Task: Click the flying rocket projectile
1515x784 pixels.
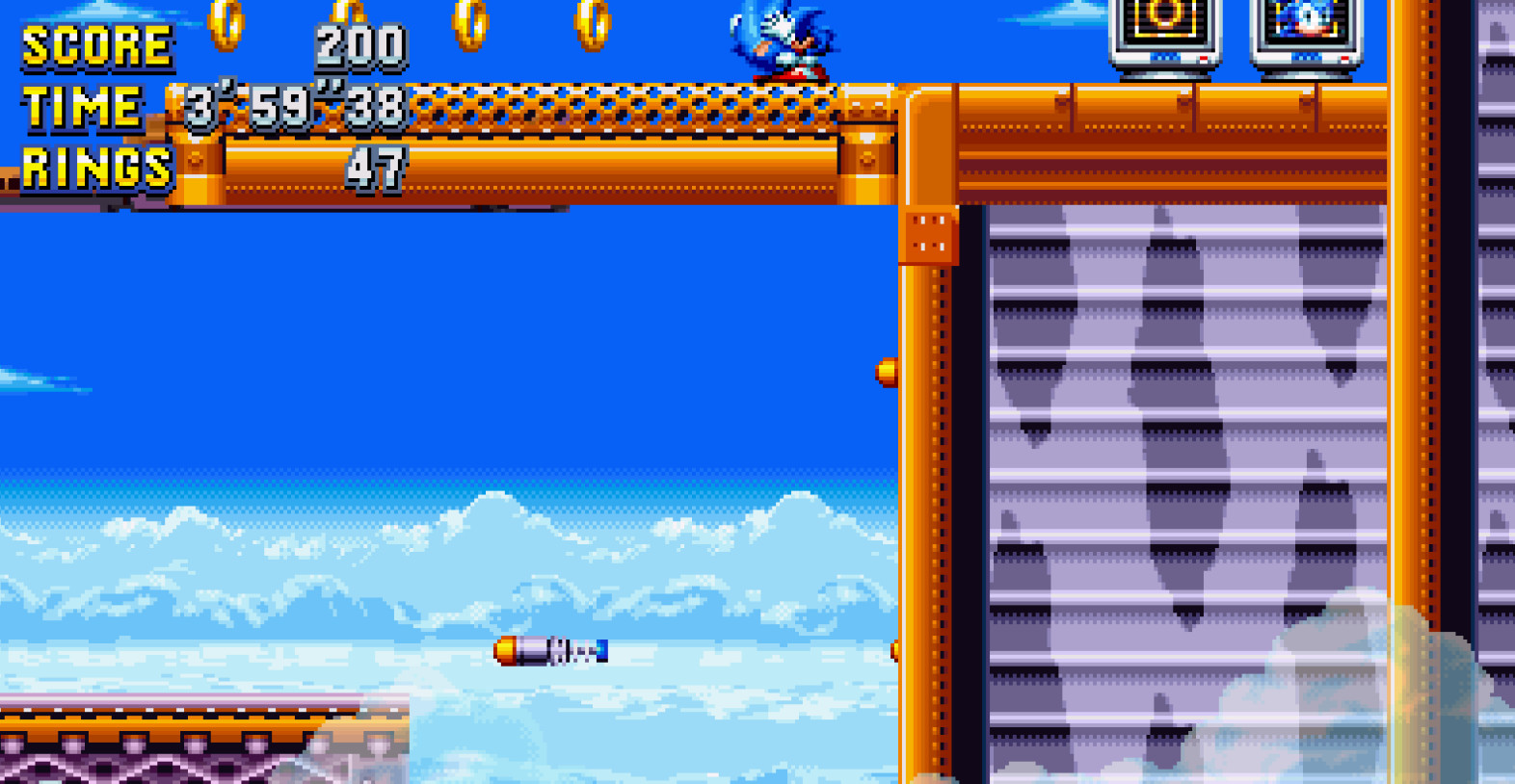Action: pyautogui.click(x=549, y=651)
